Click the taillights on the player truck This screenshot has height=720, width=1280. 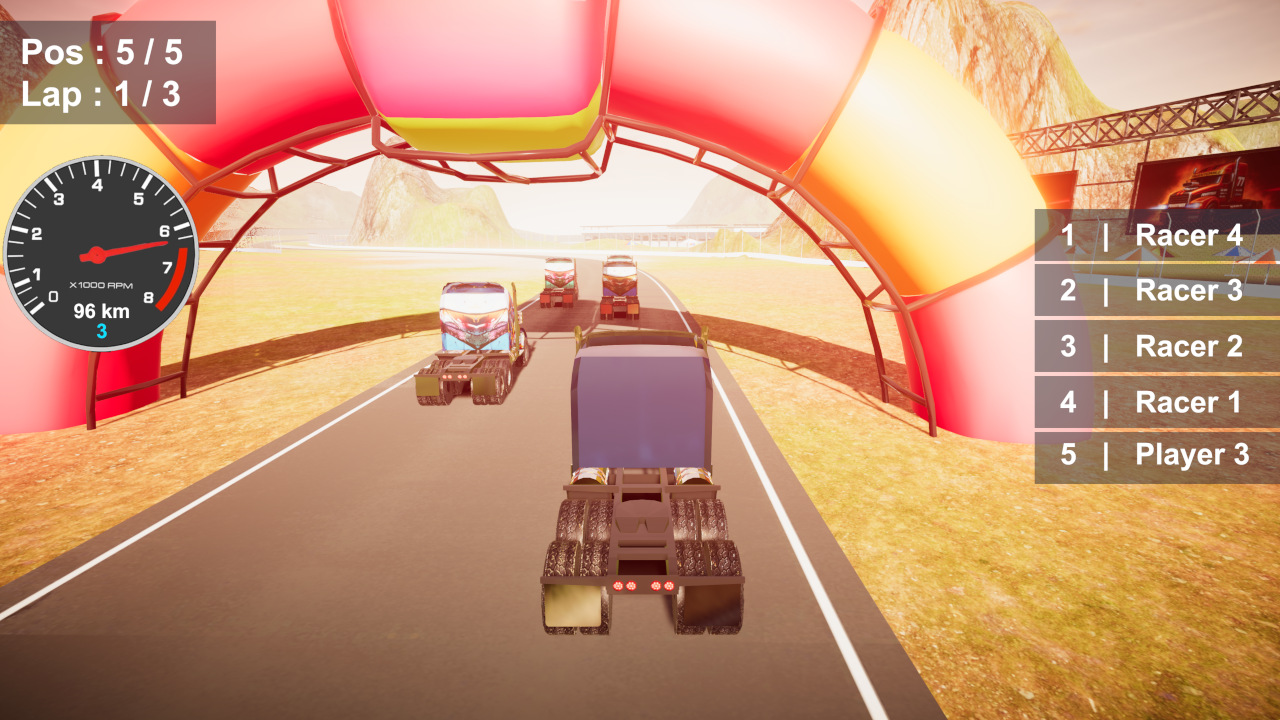[645, 585]
